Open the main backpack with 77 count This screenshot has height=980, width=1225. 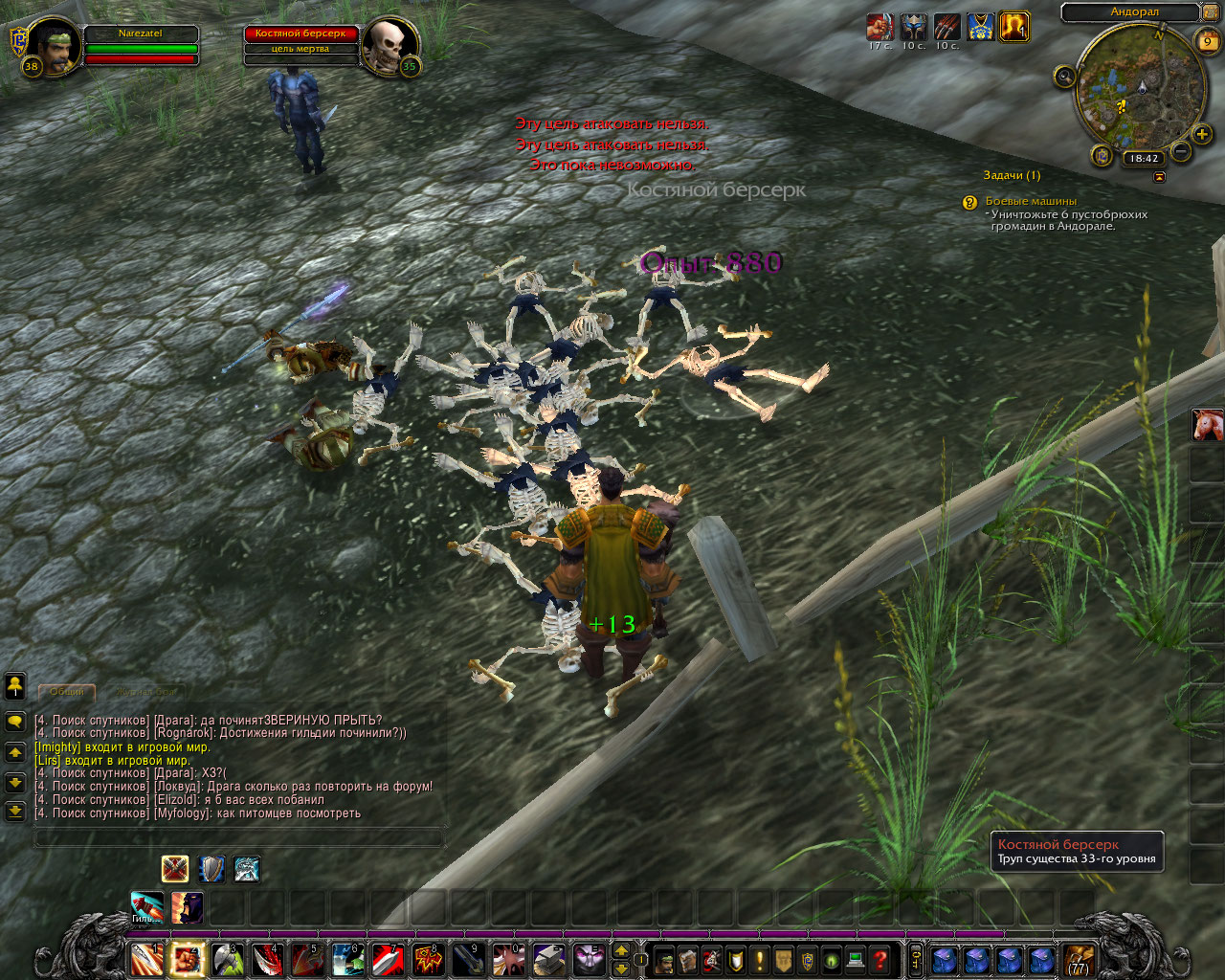coord(1079,959)
